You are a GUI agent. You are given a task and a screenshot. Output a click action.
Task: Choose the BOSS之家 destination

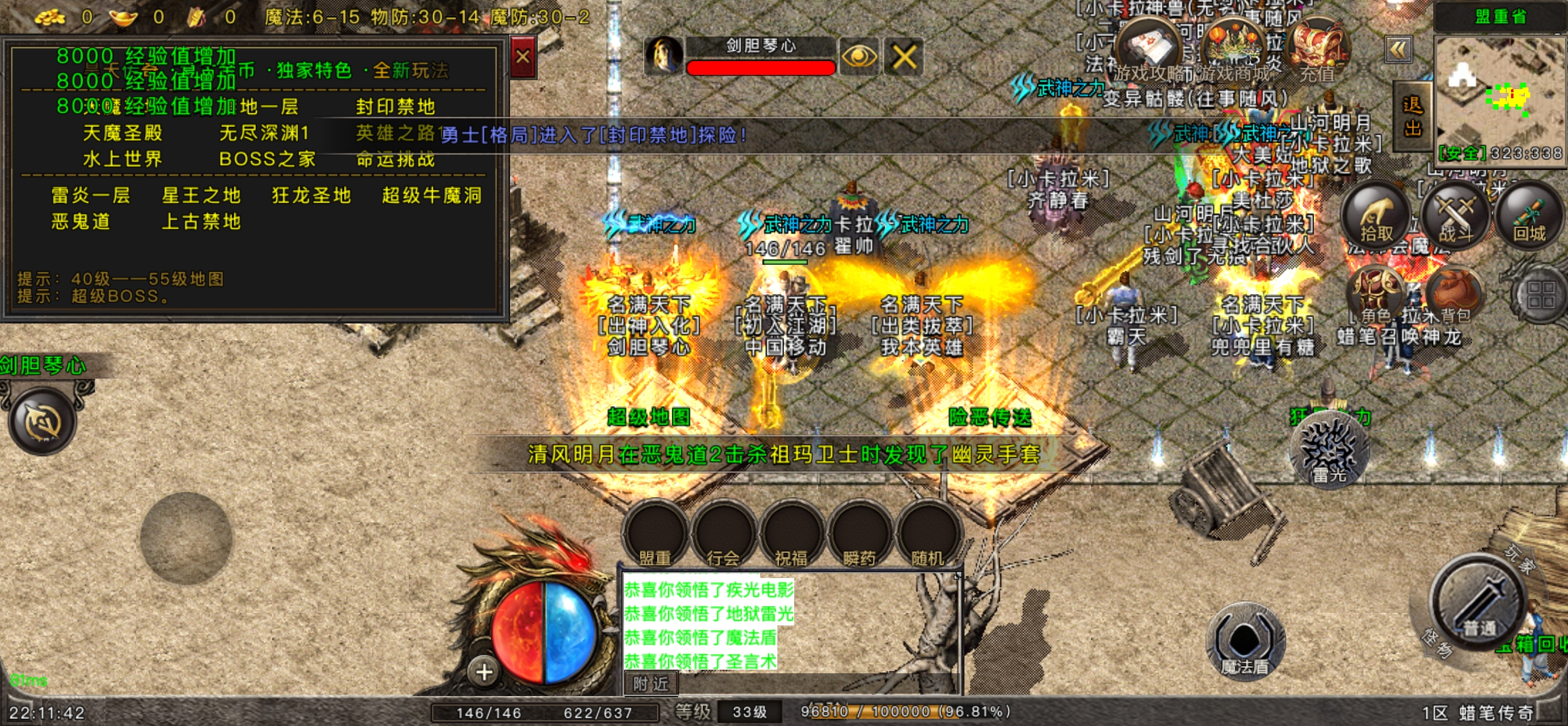(x=267, y=159)
